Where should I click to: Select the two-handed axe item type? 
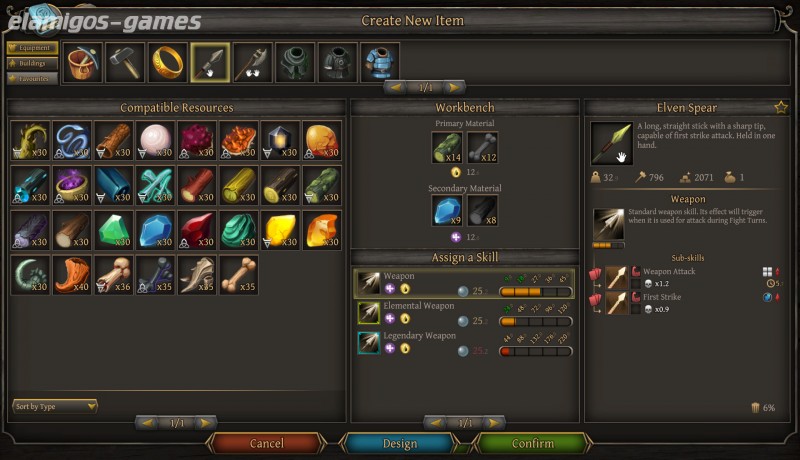(252, 62)
